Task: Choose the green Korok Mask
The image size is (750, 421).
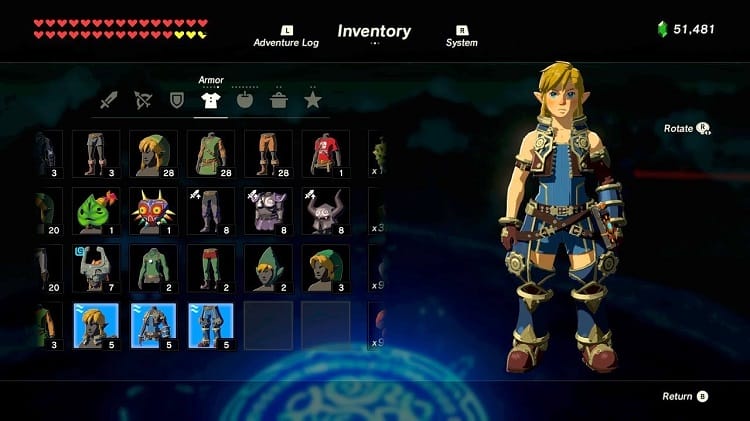Action: tap(96, 211)
